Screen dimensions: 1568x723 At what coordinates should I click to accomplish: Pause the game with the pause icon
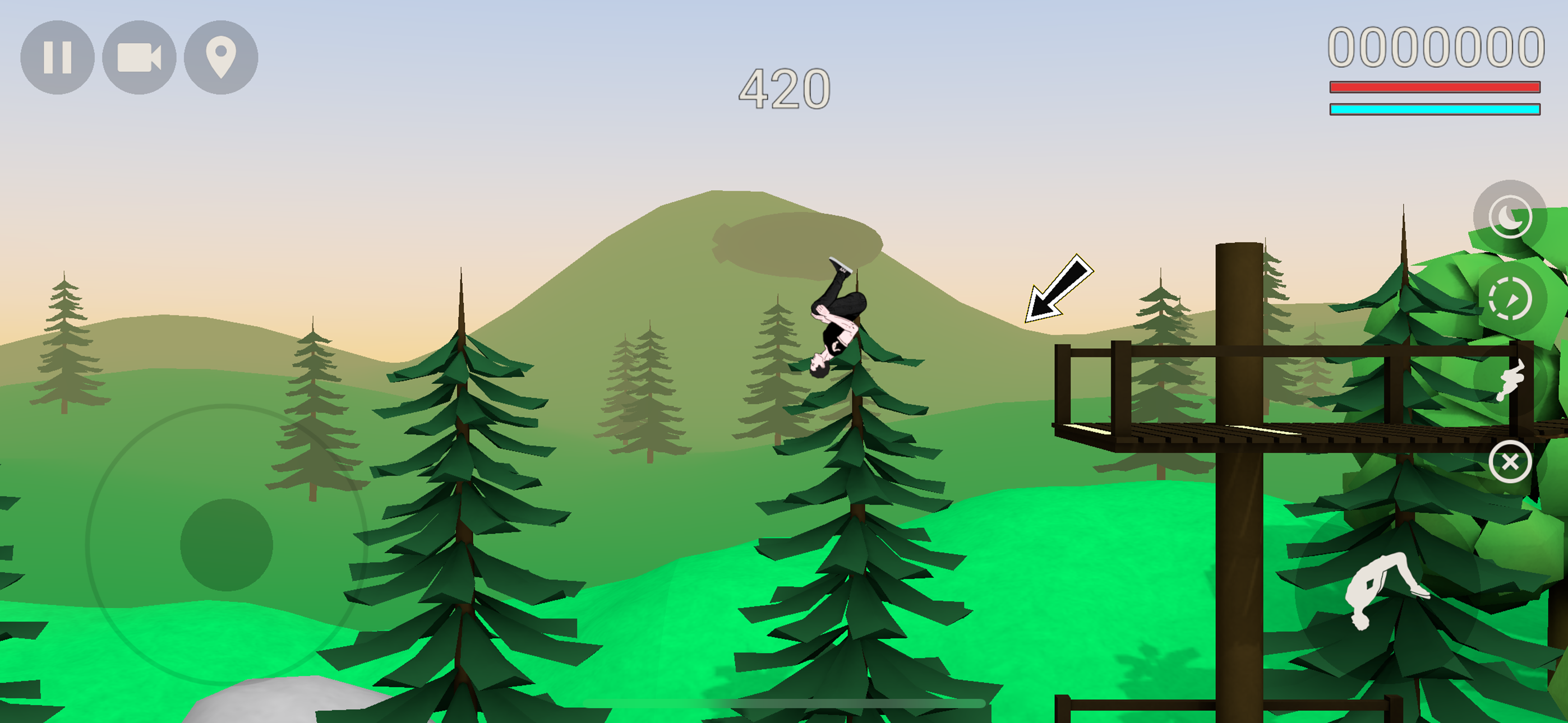pos(59,57)
